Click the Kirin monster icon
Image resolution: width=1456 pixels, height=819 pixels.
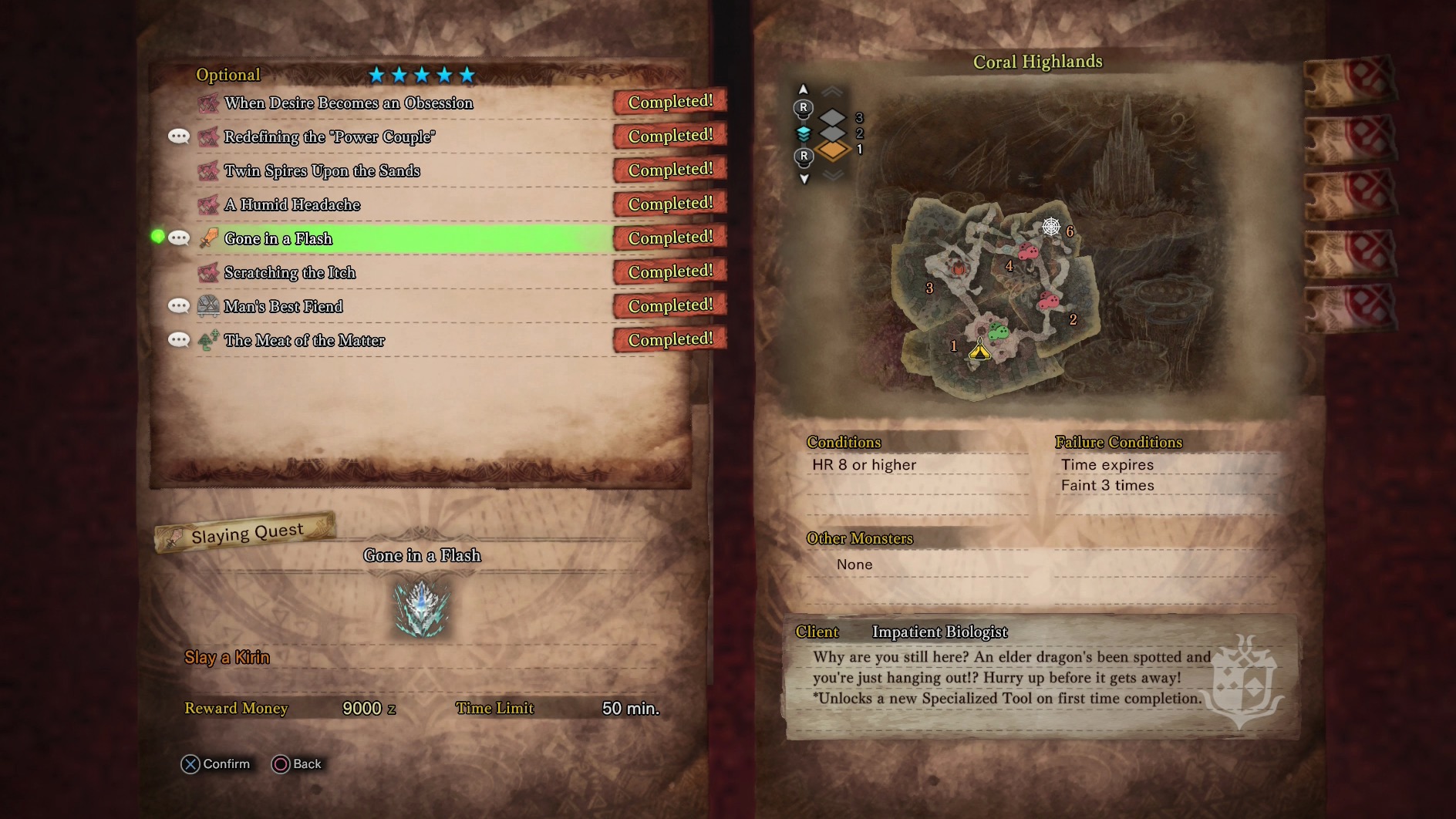(x=421, y=608)
